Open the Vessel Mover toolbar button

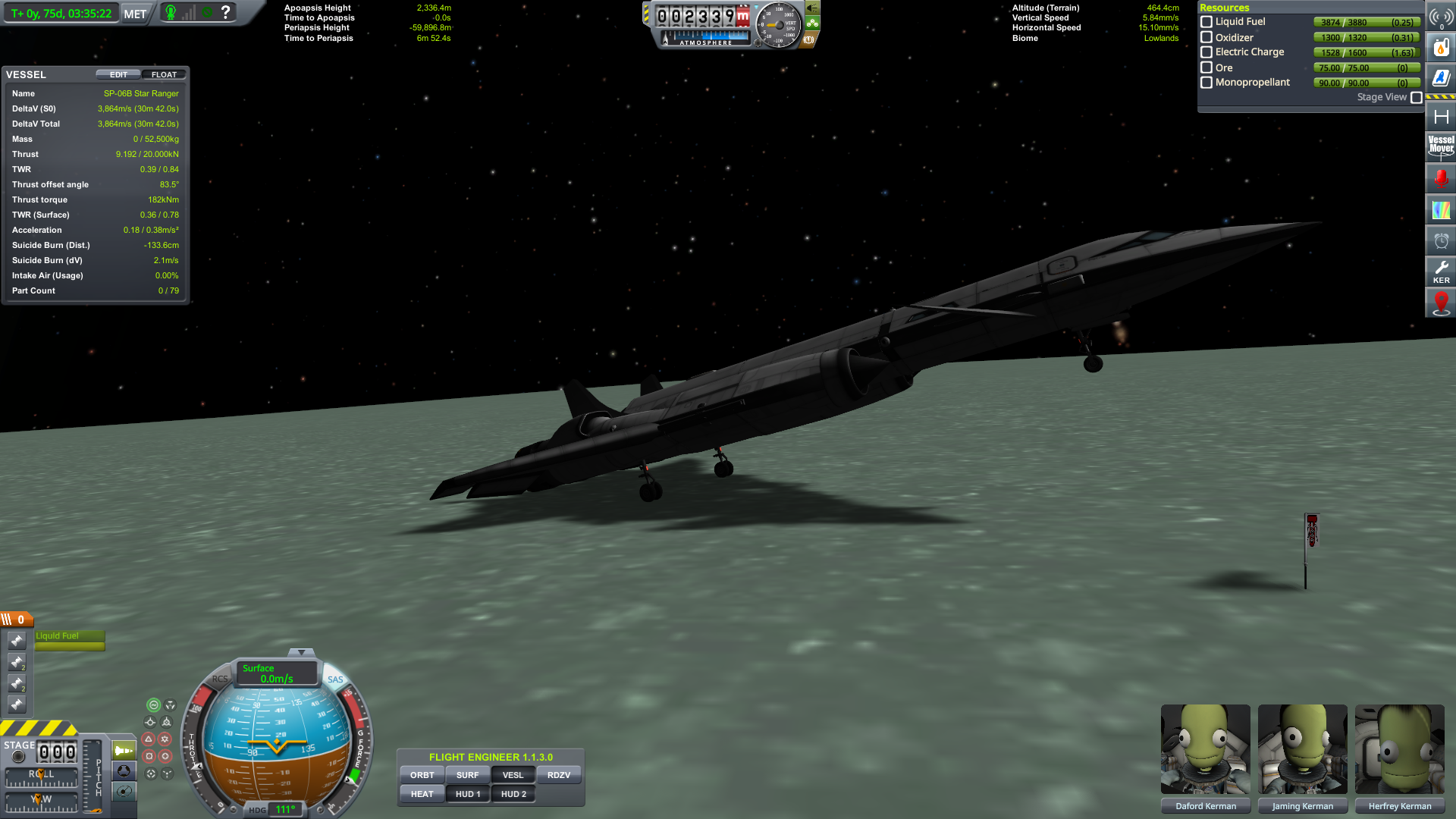pos(1441,146)
